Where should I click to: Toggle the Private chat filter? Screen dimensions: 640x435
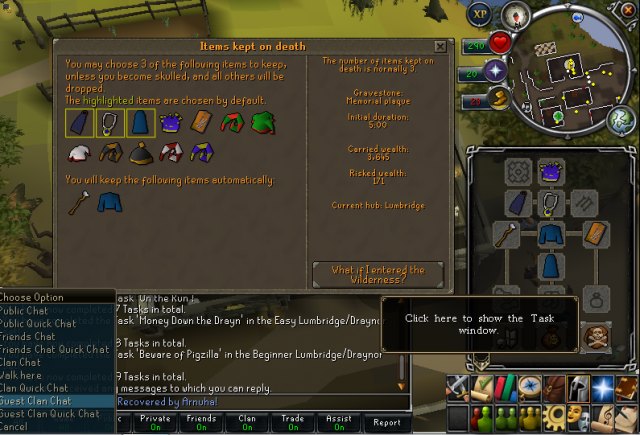[154, 421]
